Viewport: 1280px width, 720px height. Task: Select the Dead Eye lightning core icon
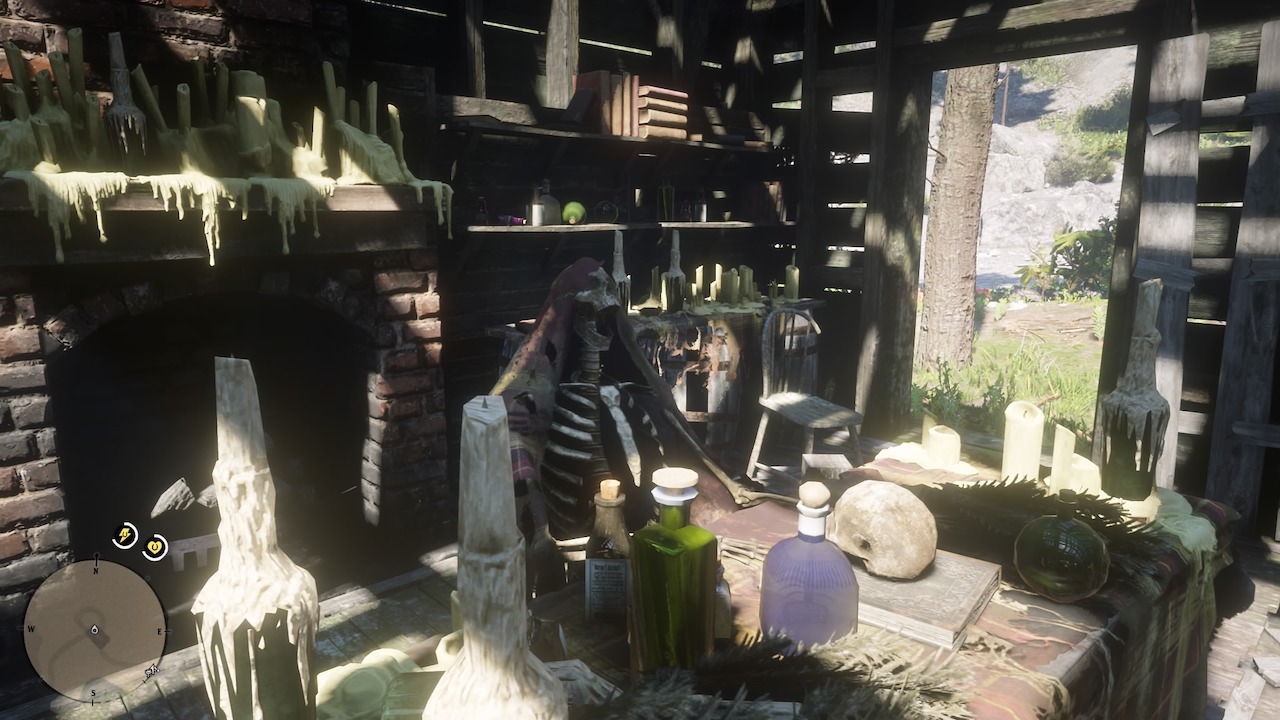point(124,533)
